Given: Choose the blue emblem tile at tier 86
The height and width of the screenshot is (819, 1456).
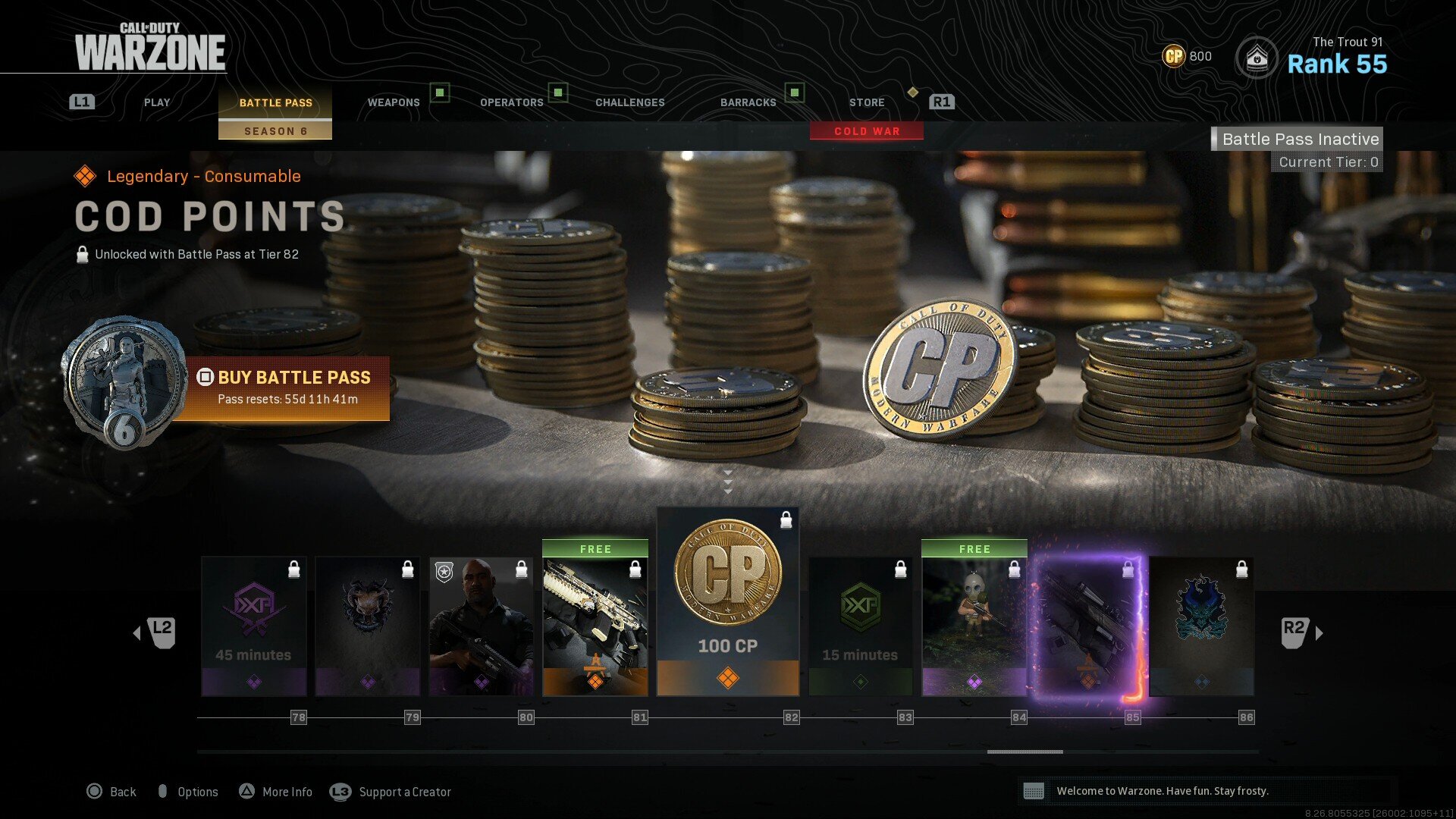Looking at the screenshot, I should (x=1202, y=626).
